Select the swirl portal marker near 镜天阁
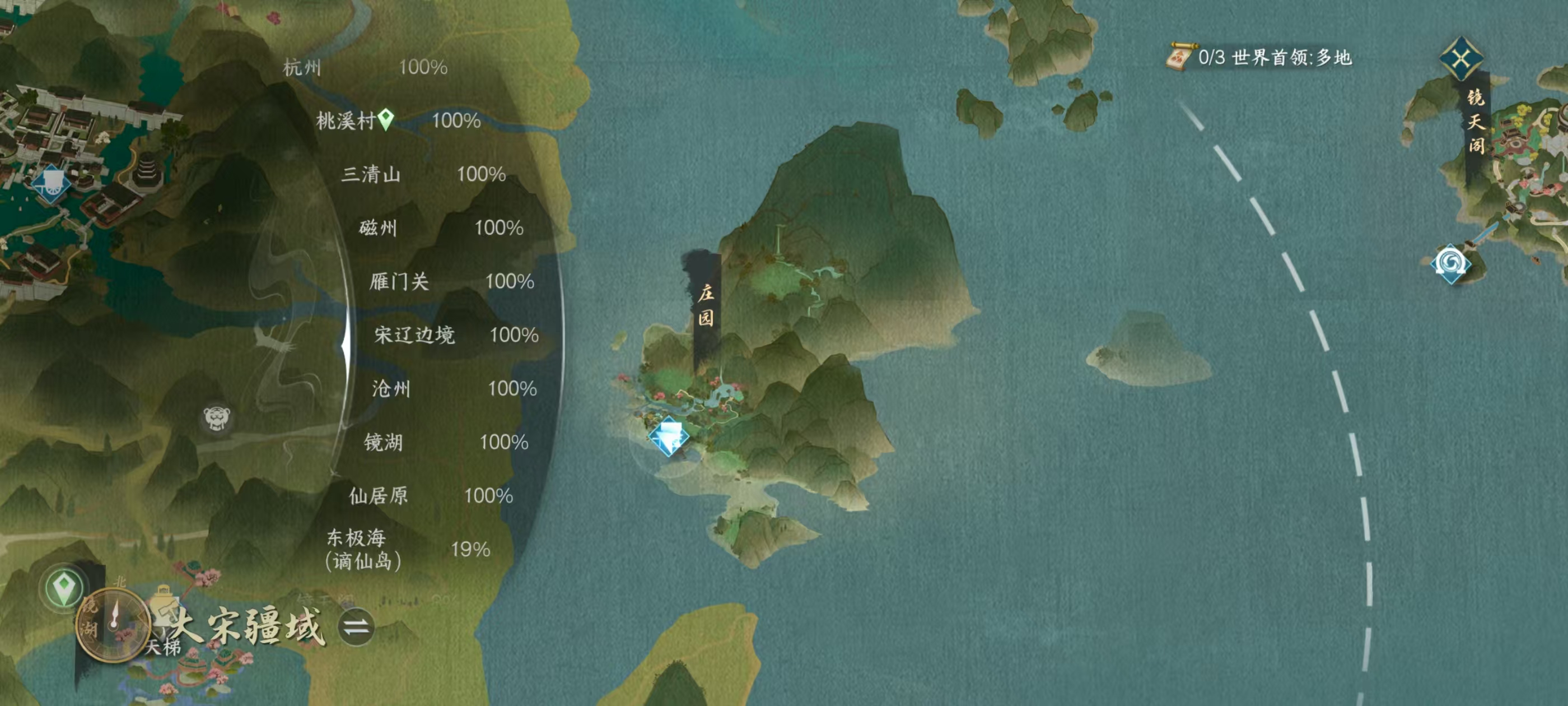The width and height of the screenshot is (1568, 706). [1450, 264]
